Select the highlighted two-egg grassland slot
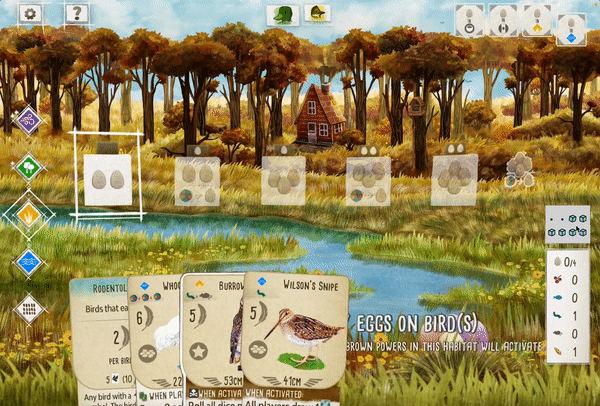This screenshot has width=600, height=406. coord(107,178)
